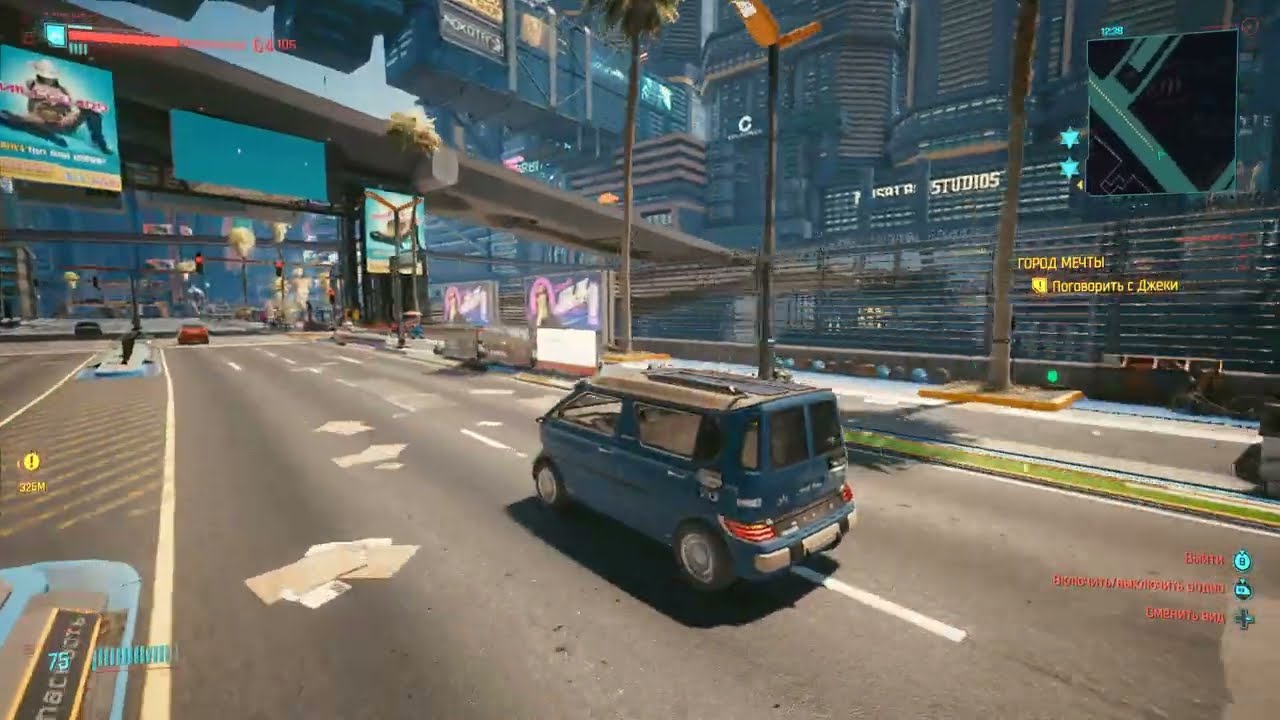Click the "325M" distance label
Image resolution: width=1280 pixels, height=720 pixels.
click(33, 486)
